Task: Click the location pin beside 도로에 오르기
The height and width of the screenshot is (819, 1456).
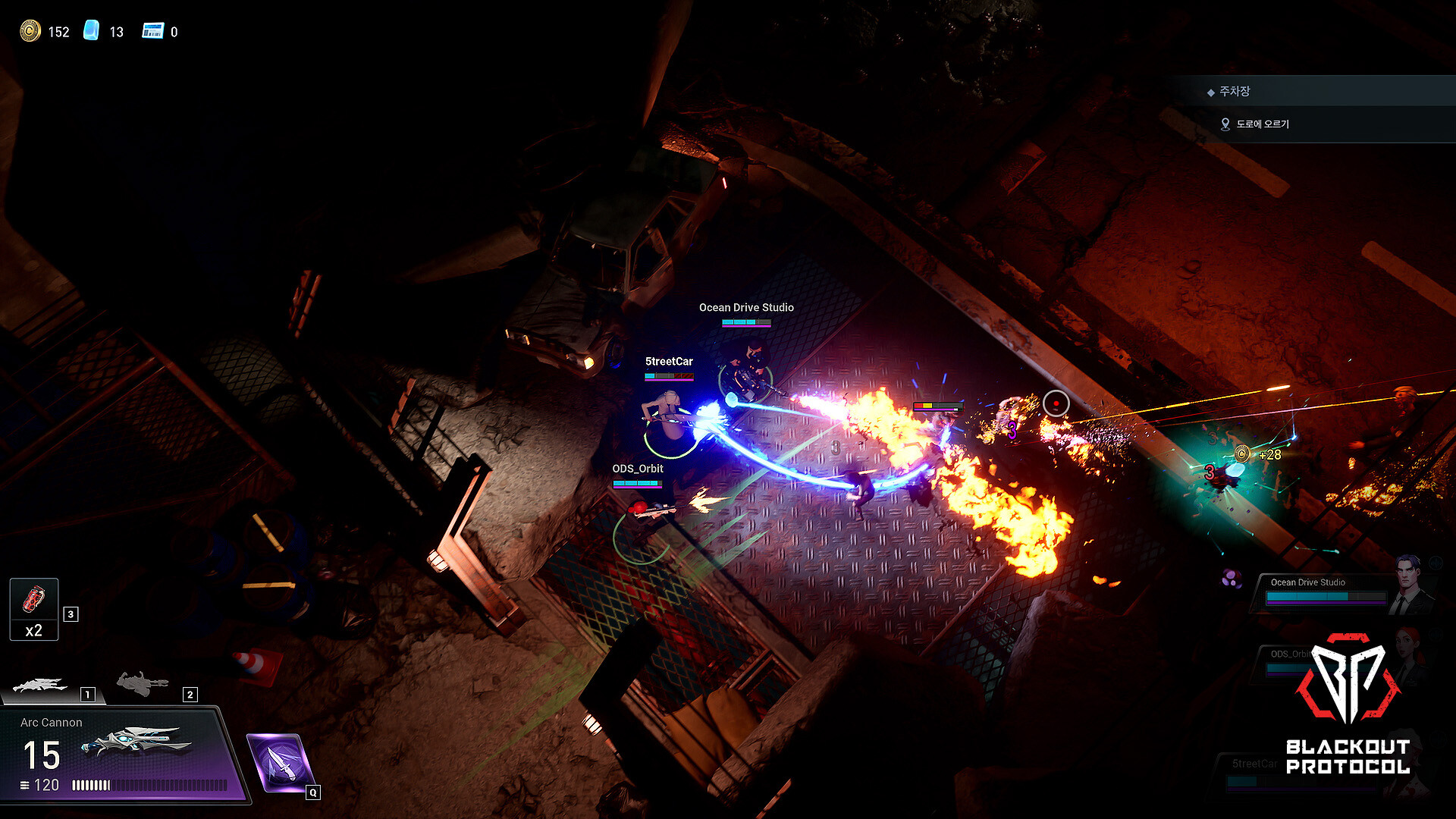Action: [1225, 124]
